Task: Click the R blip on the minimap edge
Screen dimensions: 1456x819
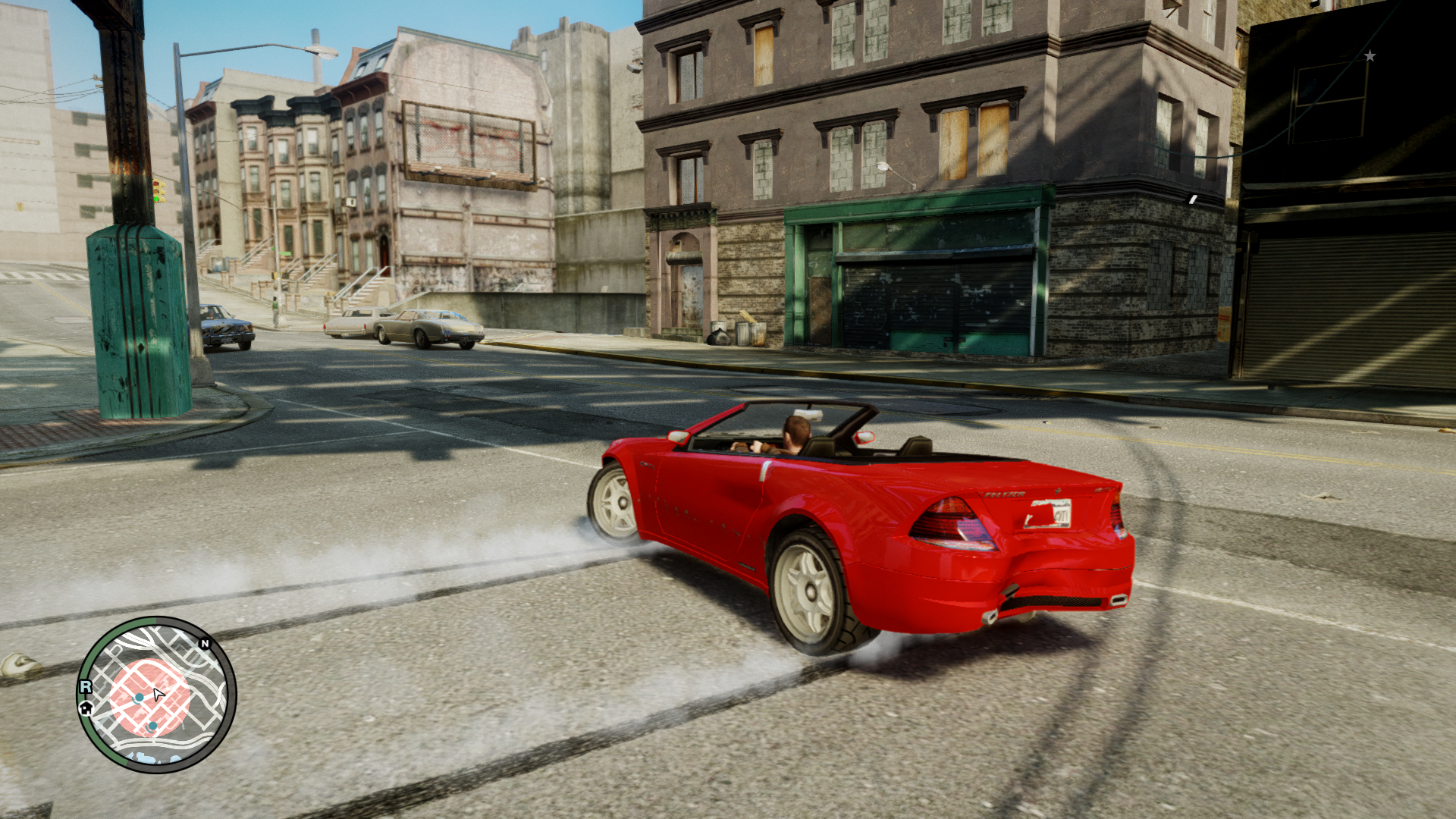Action: (86, 686)
